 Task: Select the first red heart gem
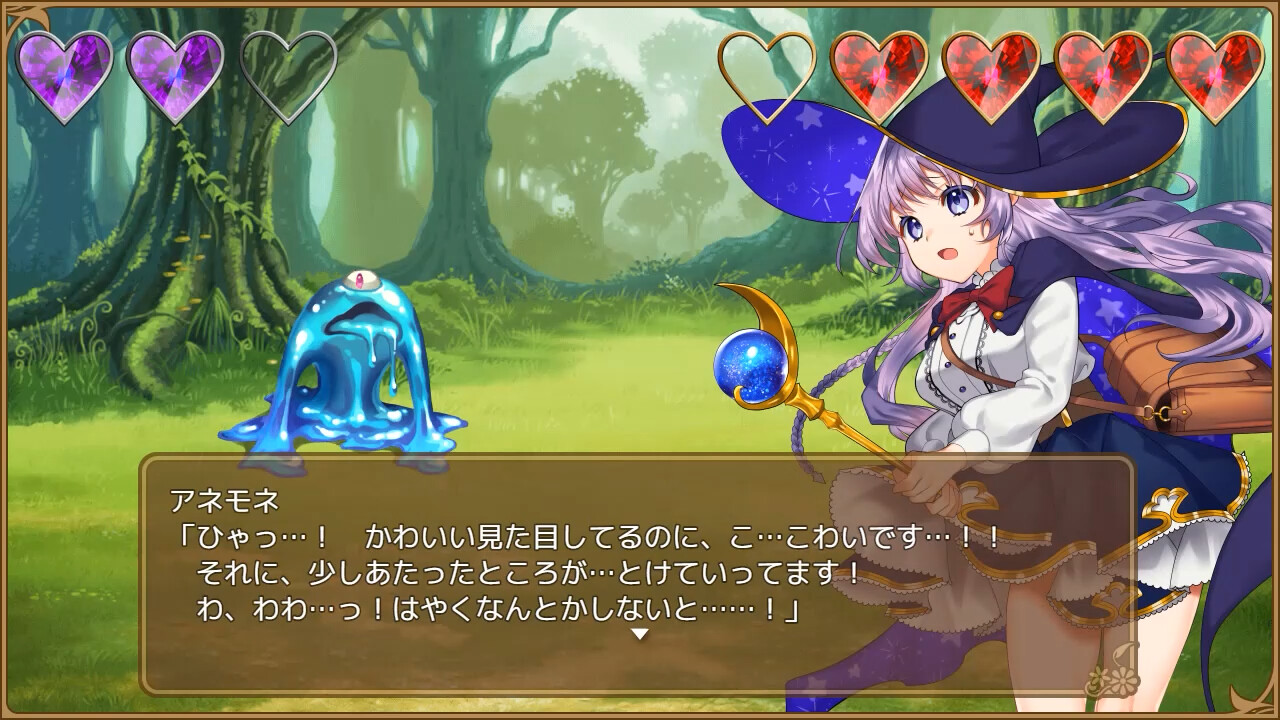click(x=880, y=70)
